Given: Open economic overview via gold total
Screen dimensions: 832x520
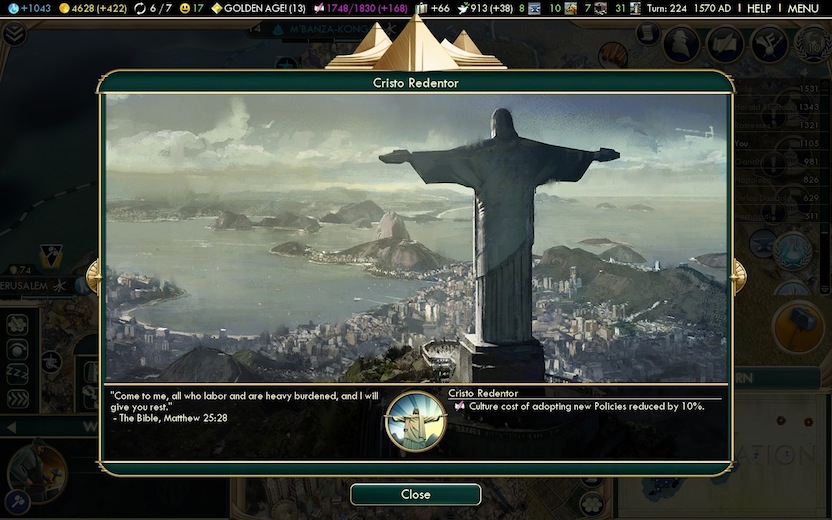Looking at the screenshot, I should [90, 8].
